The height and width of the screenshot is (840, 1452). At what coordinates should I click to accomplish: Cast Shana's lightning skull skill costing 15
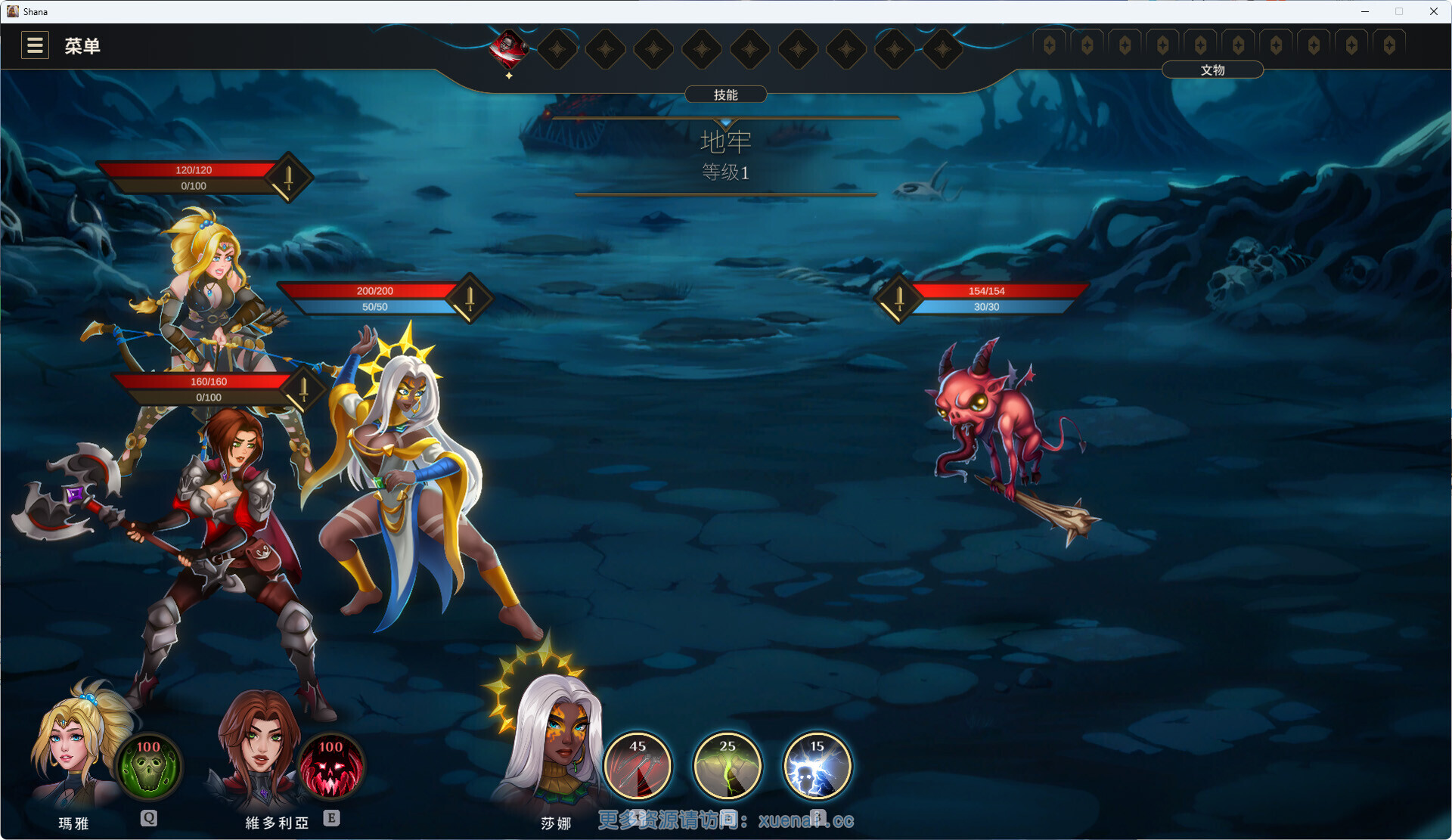[x=817, y=766]
